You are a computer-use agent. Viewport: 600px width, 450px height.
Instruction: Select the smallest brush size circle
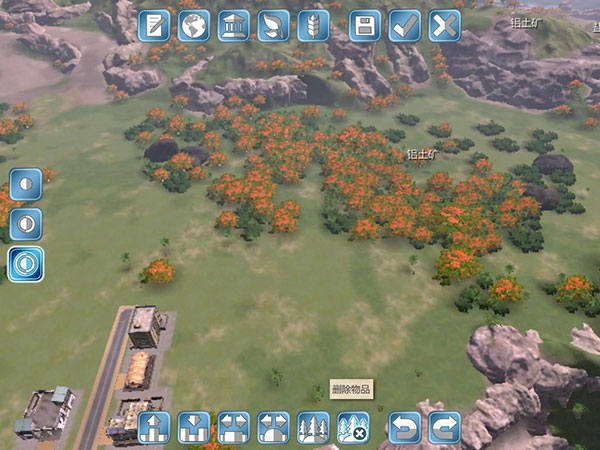(26, 184)
